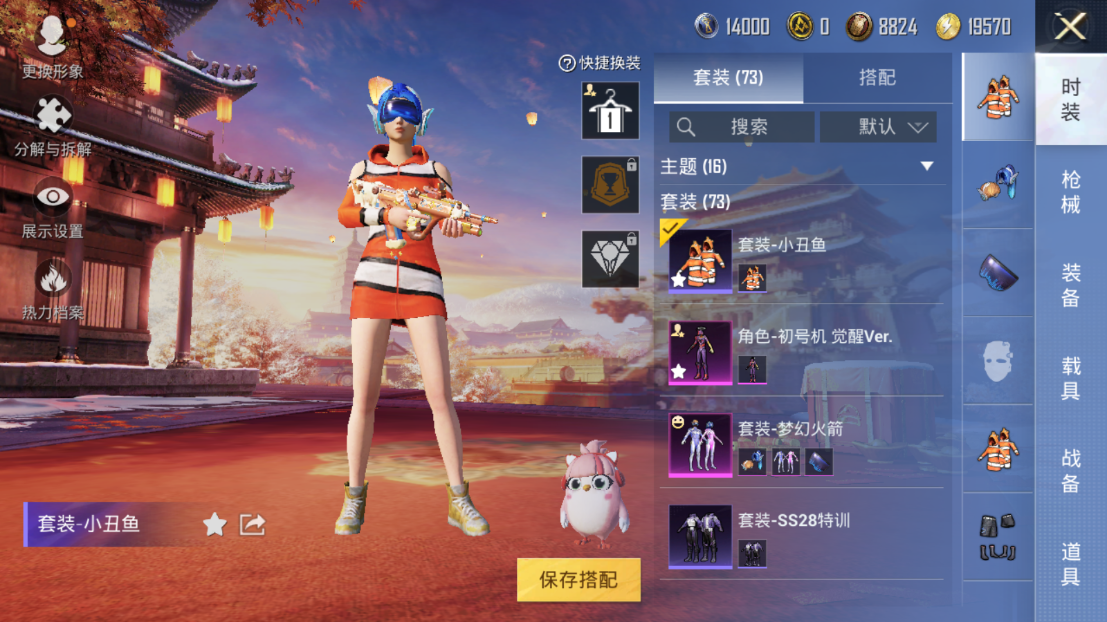Open the 枪械 category tab
This screenshot has width=1107, height=622.
click(1070, 192)
